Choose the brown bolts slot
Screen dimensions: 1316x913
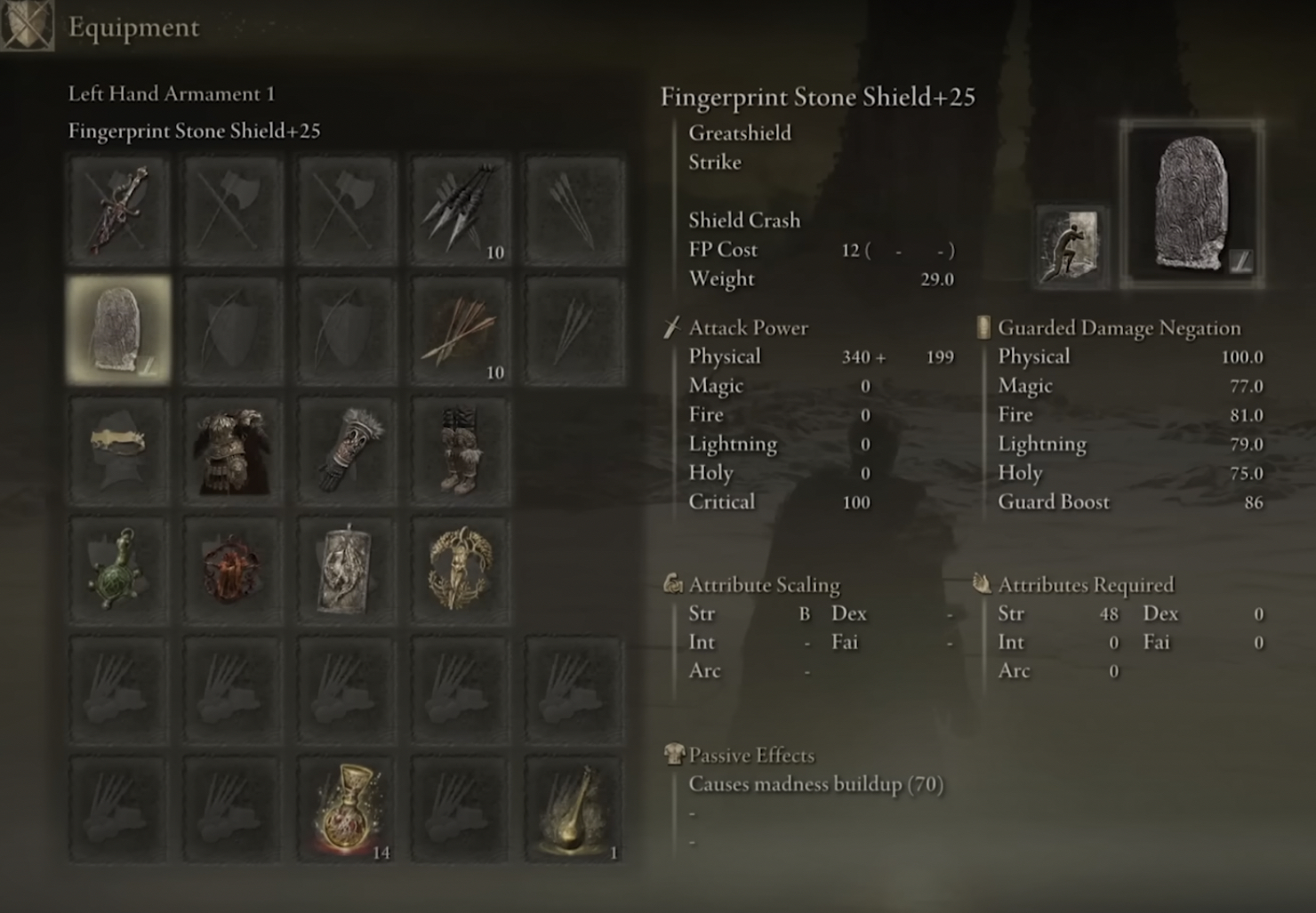pos(460,330)
